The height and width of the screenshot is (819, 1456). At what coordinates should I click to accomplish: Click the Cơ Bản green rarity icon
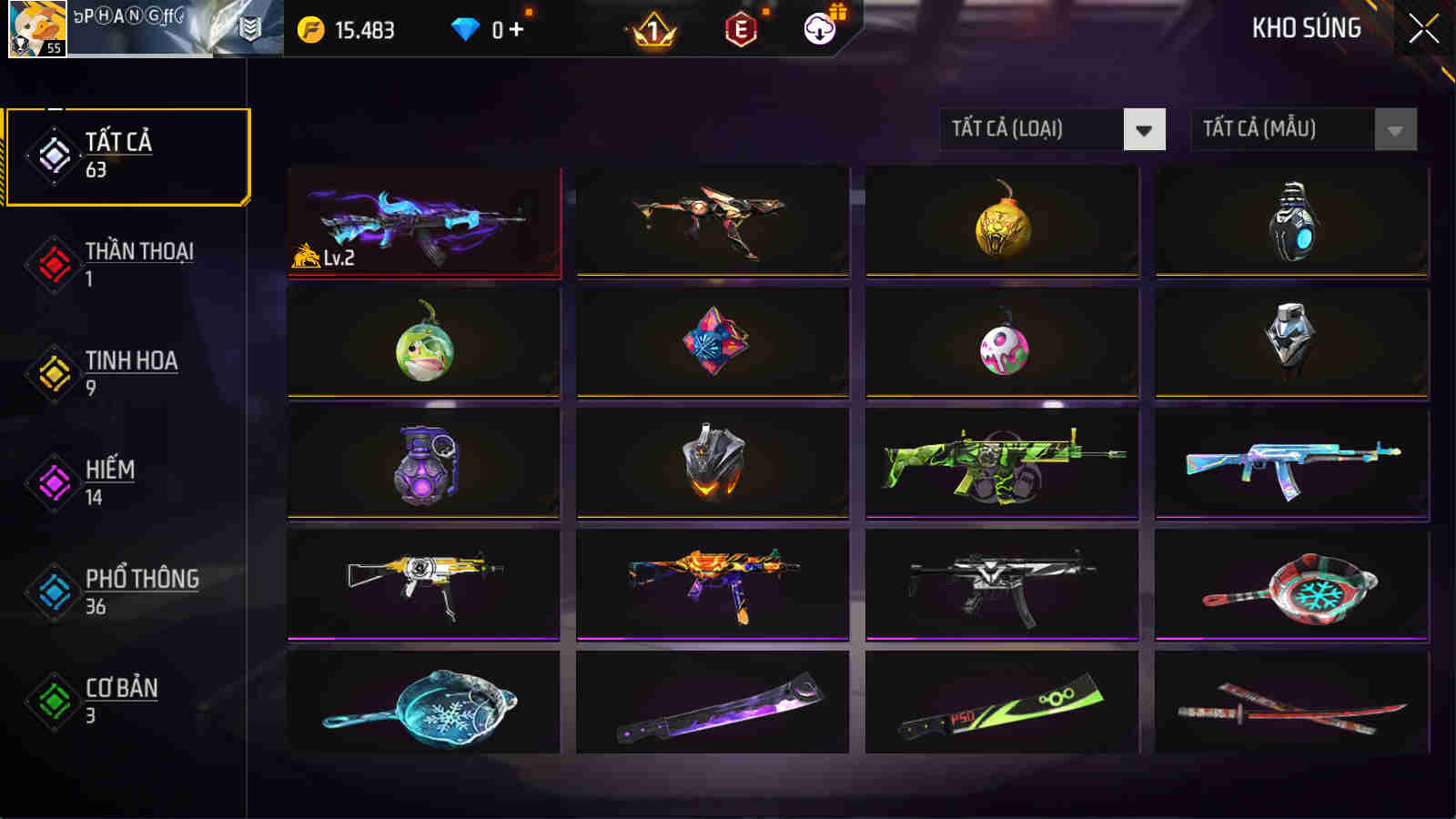coord(53,701)
